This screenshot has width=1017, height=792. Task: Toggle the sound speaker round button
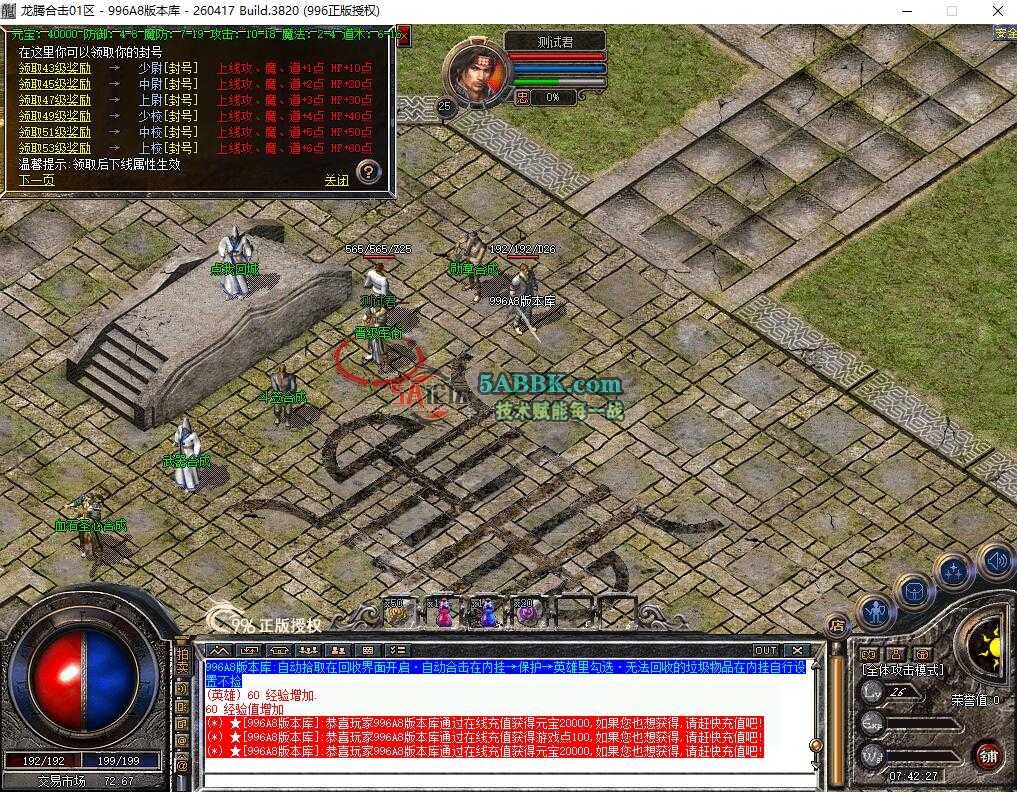(995, 560)
